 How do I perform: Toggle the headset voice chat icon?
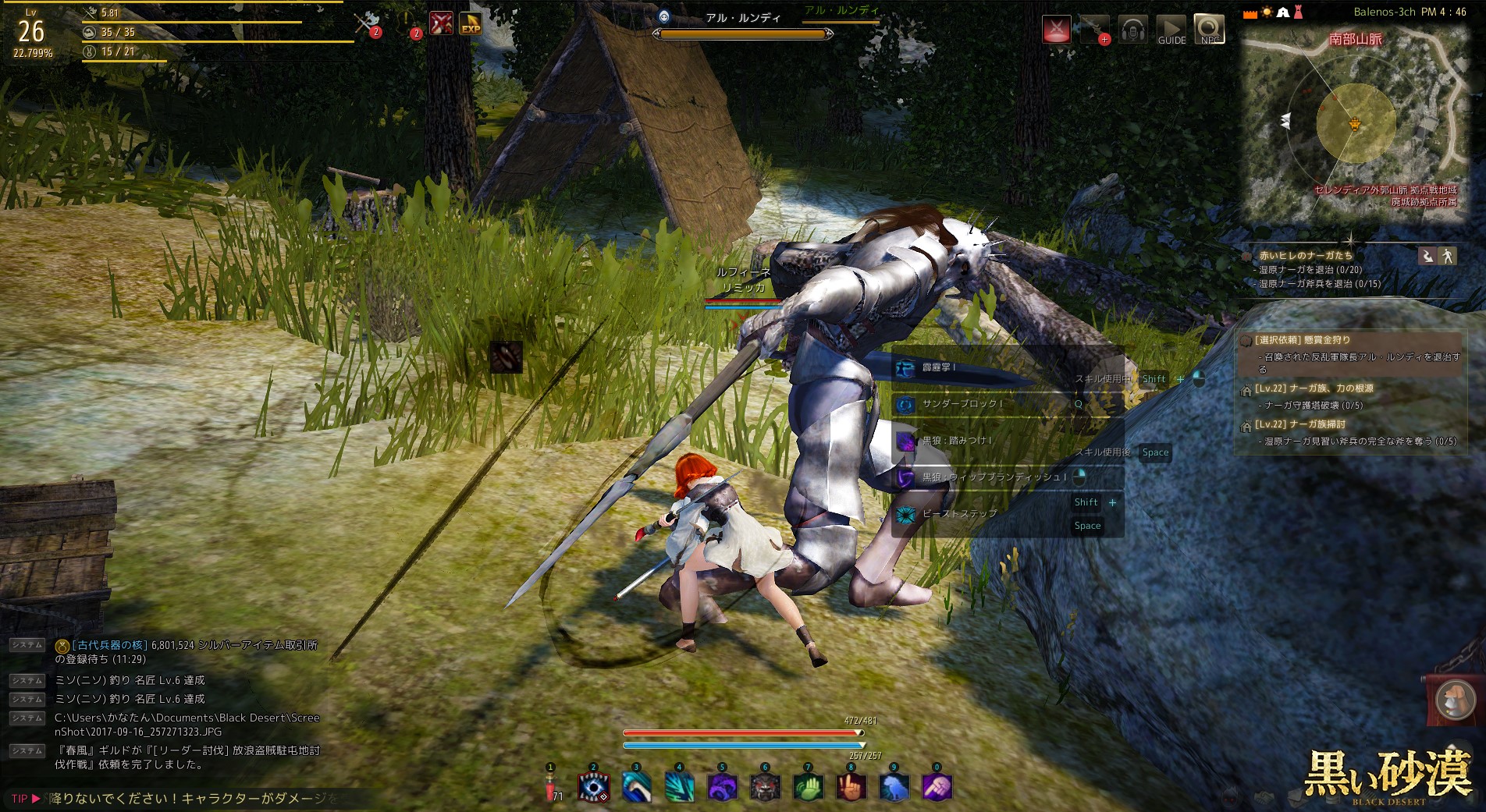coord(1132,30)
